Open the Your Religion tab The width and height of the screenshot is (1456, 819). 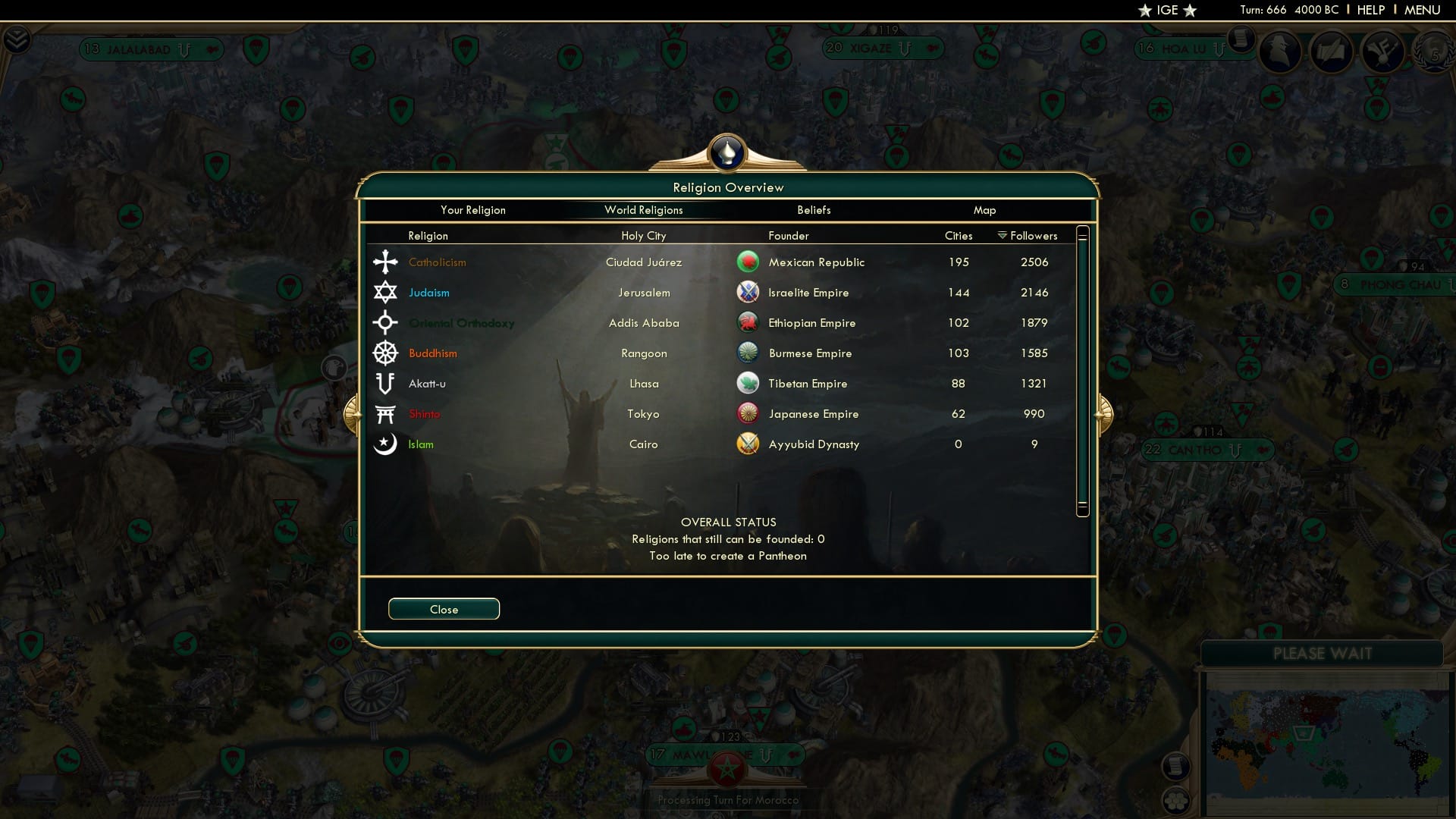(473, 210)
